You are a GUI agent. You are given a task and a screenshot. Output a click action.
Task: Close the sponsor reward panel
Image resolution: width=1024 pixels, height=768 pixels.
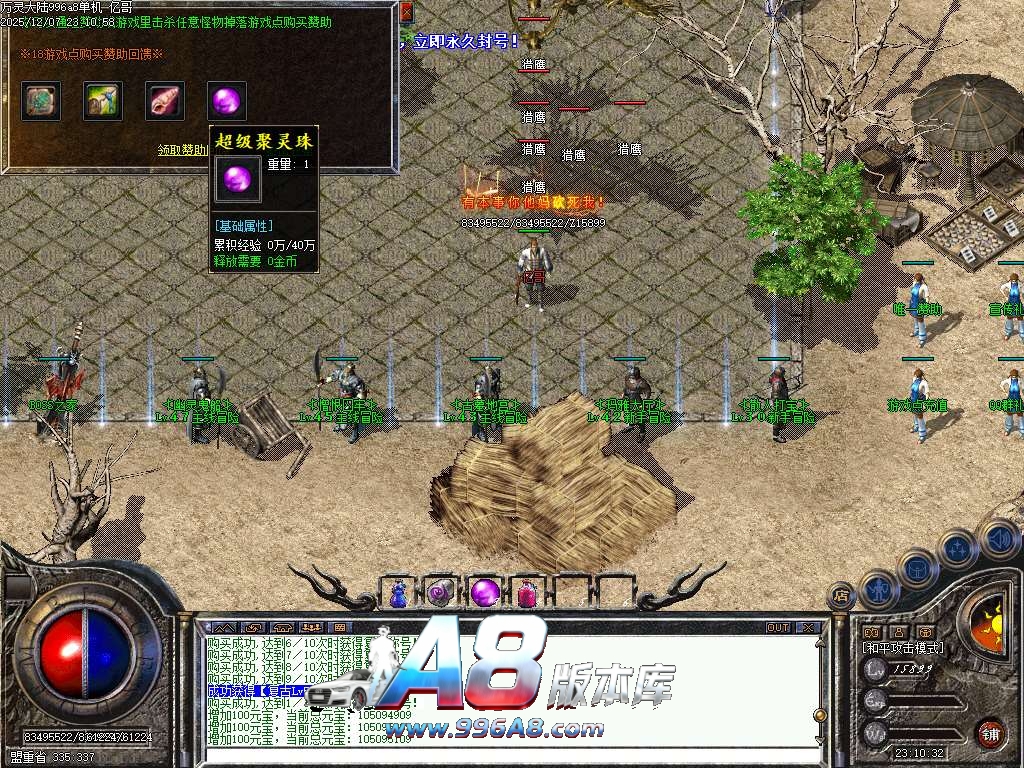pos(406,13)
